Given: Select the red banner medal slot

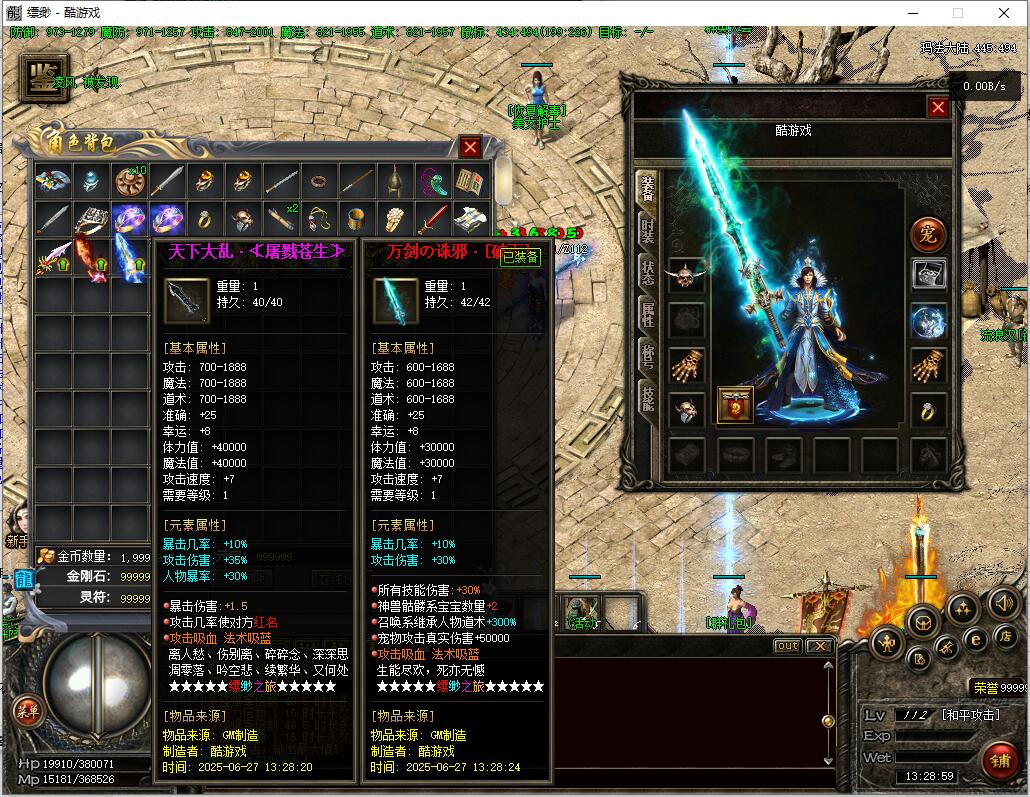Looking at the screenshot, I should tap(735, 406).
